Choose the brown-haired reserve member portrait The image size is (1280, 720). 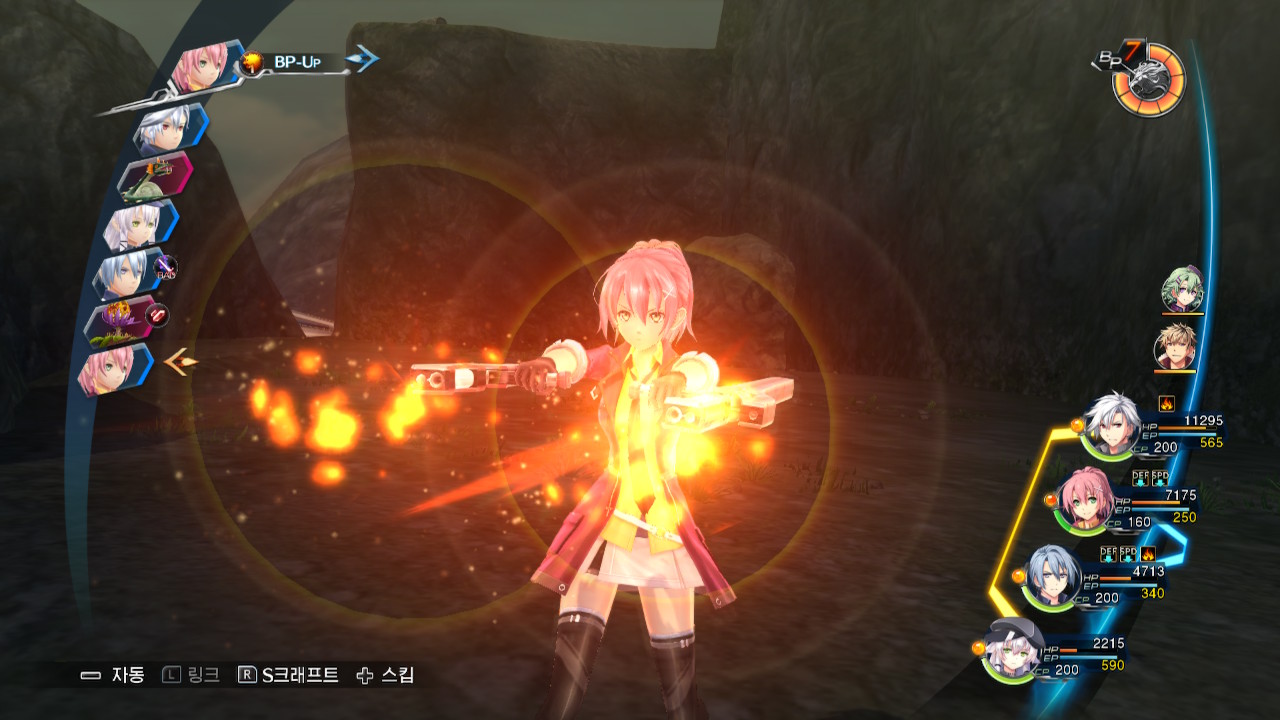(x=1175, y=347)
